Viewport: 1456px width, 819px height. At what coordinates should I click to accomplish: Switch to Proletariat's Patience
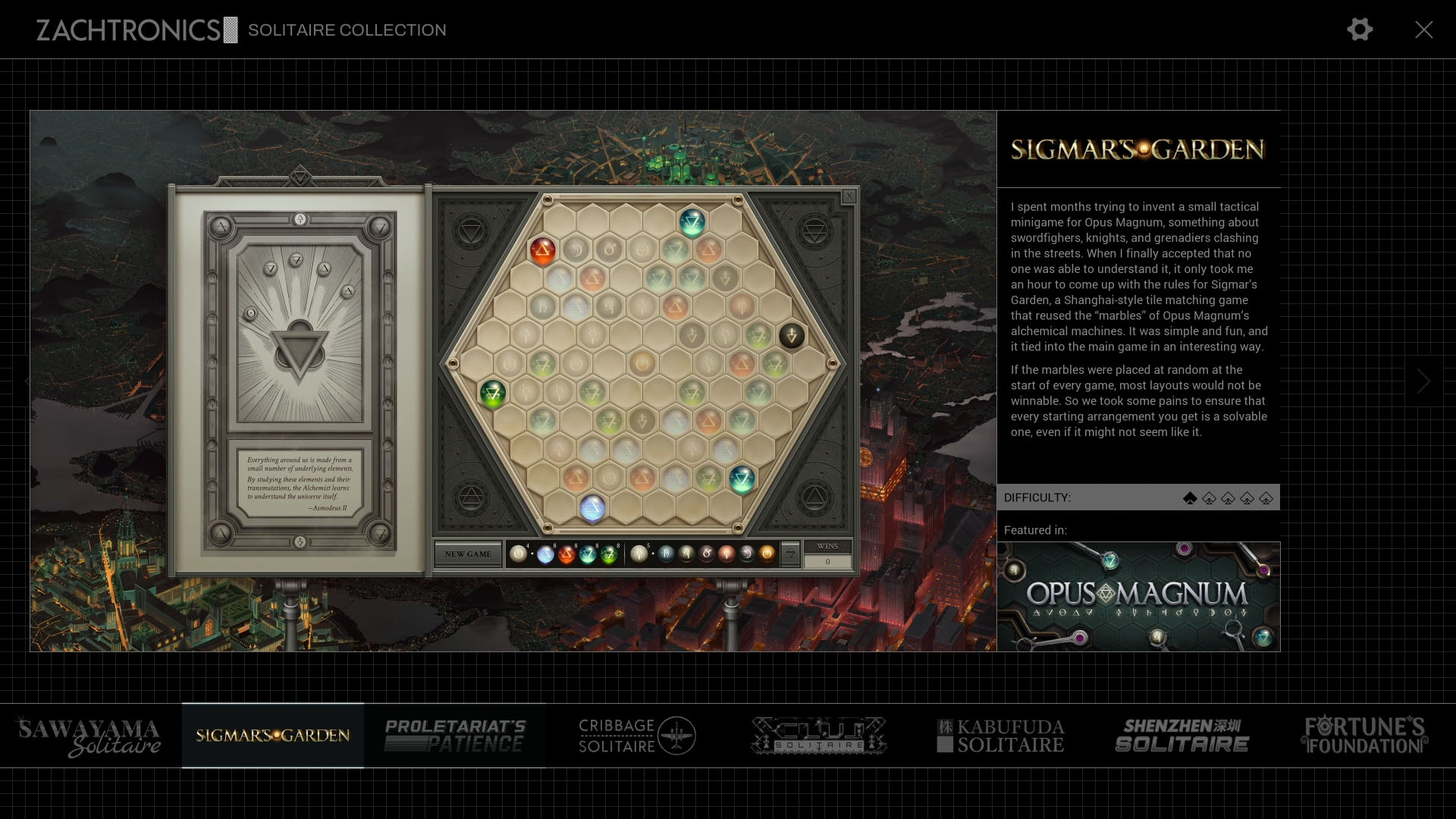(x=454, y=736)
